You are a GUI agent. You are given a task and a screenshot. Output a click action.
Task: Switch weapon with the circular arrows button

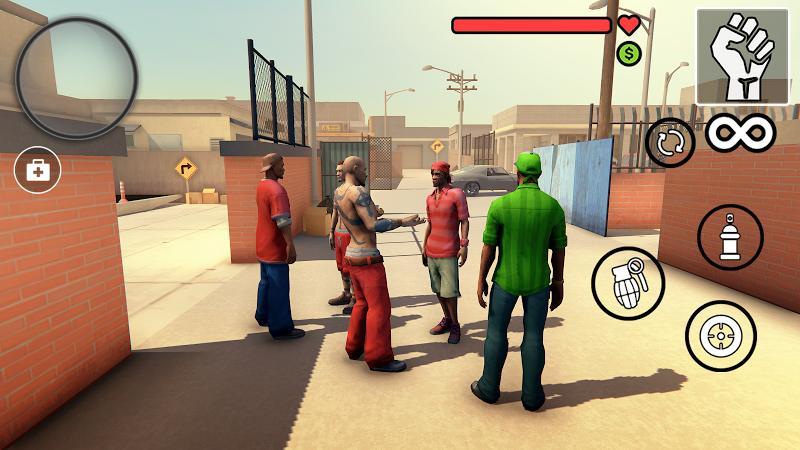pyautogui.click(x=670, y=143)
